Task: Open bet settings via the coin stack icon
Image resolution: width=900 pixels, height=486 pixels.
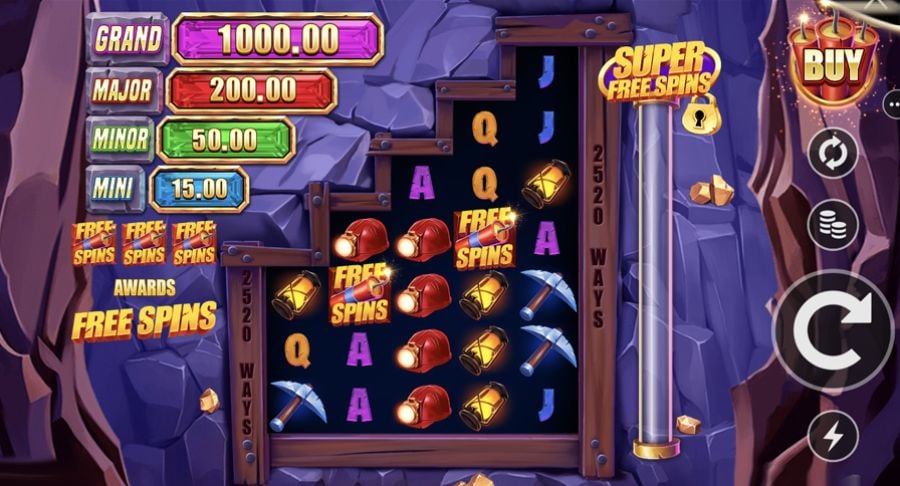Action: [x=832, y=225]
